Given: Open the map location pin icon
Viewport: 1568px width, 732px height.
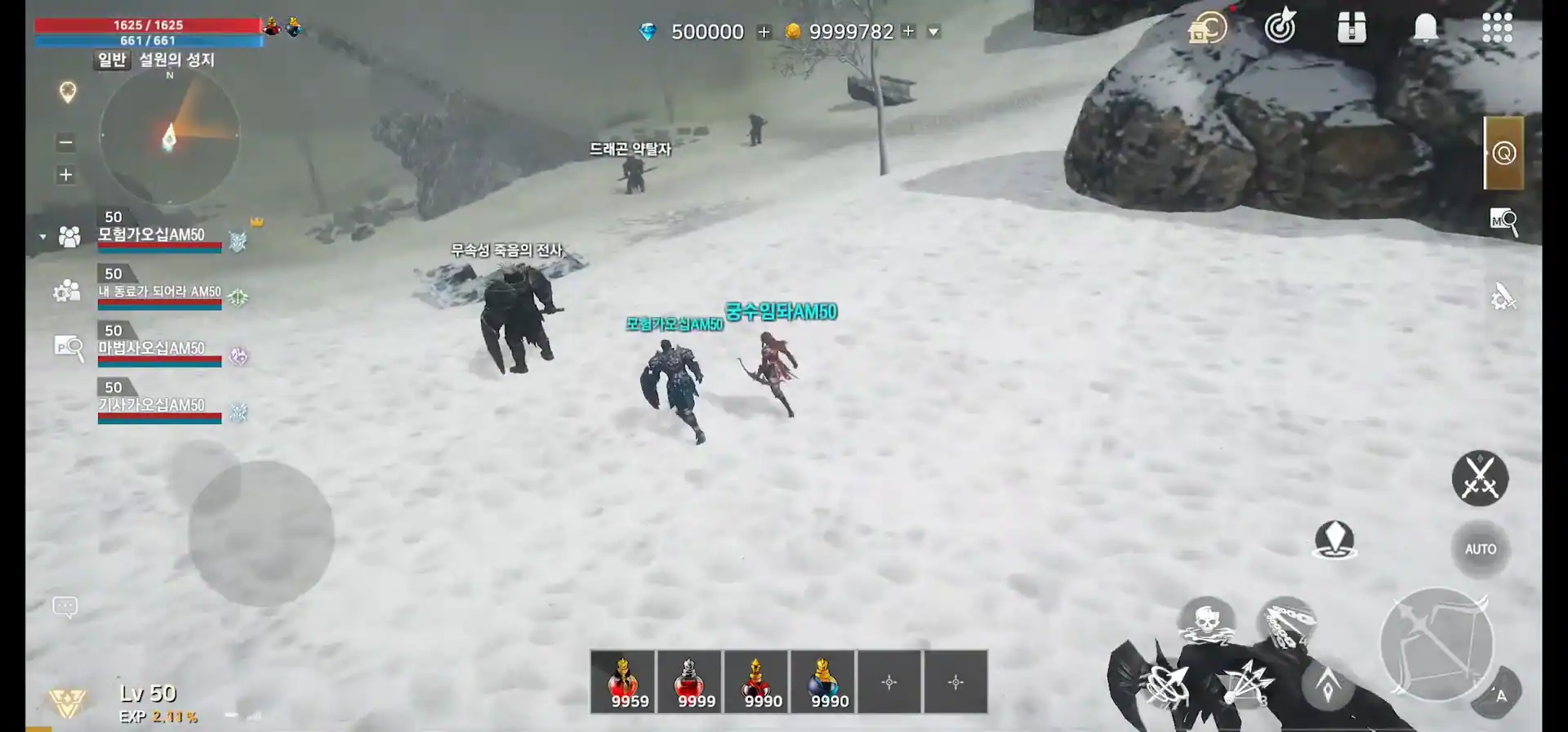Looking at the screenshot, I should [x=68, y=92].
